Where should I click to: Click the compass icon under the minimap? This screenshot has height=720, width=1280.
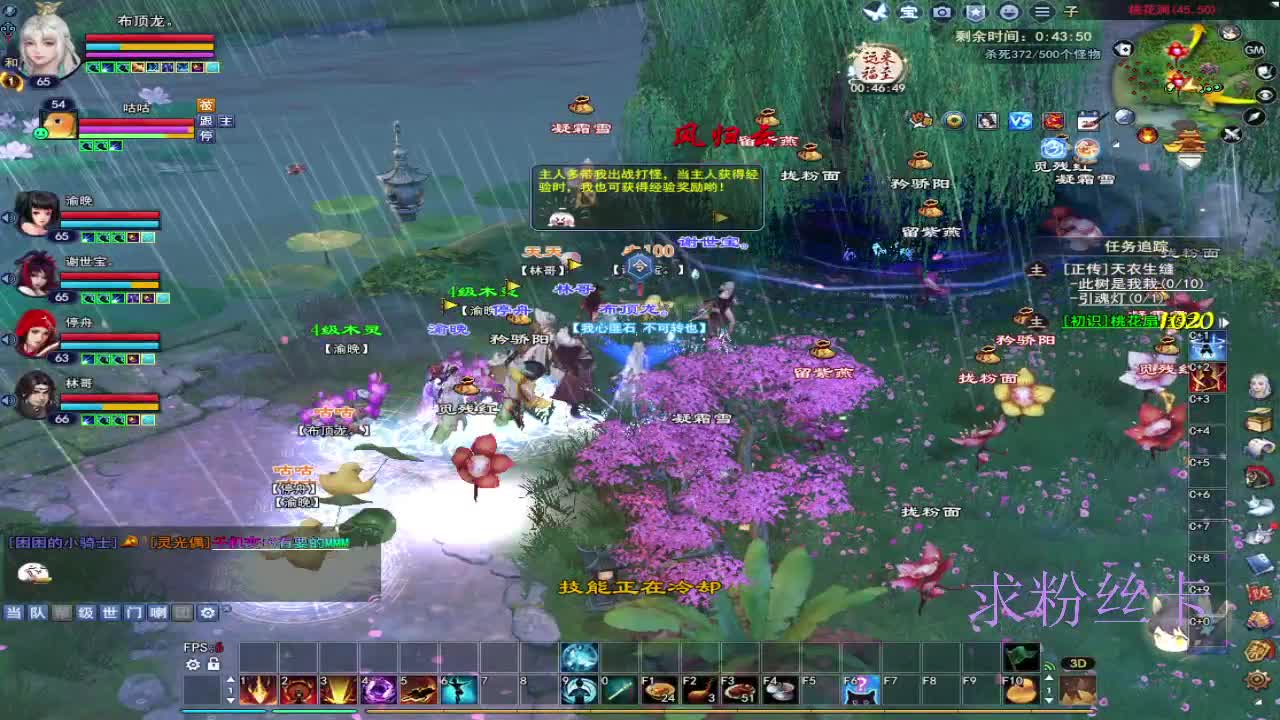(1254, 117)
